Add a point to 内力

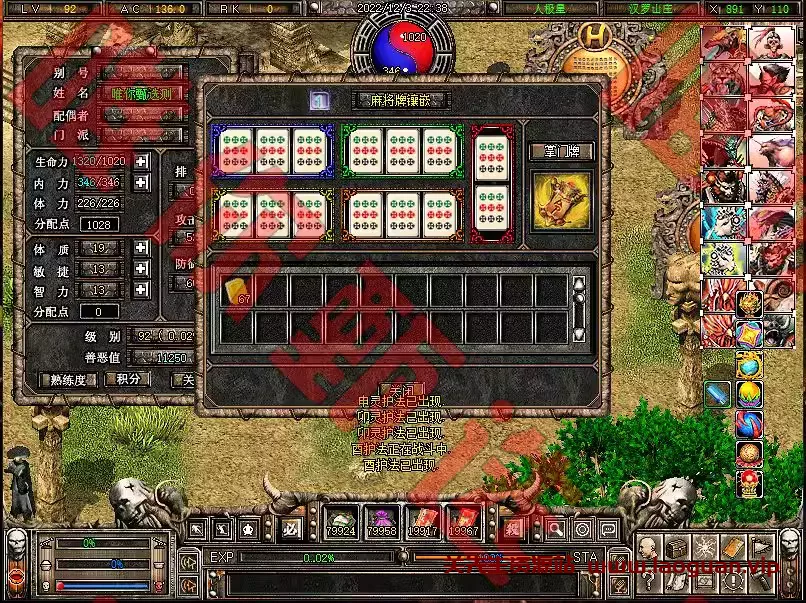[x=142, y=182]
